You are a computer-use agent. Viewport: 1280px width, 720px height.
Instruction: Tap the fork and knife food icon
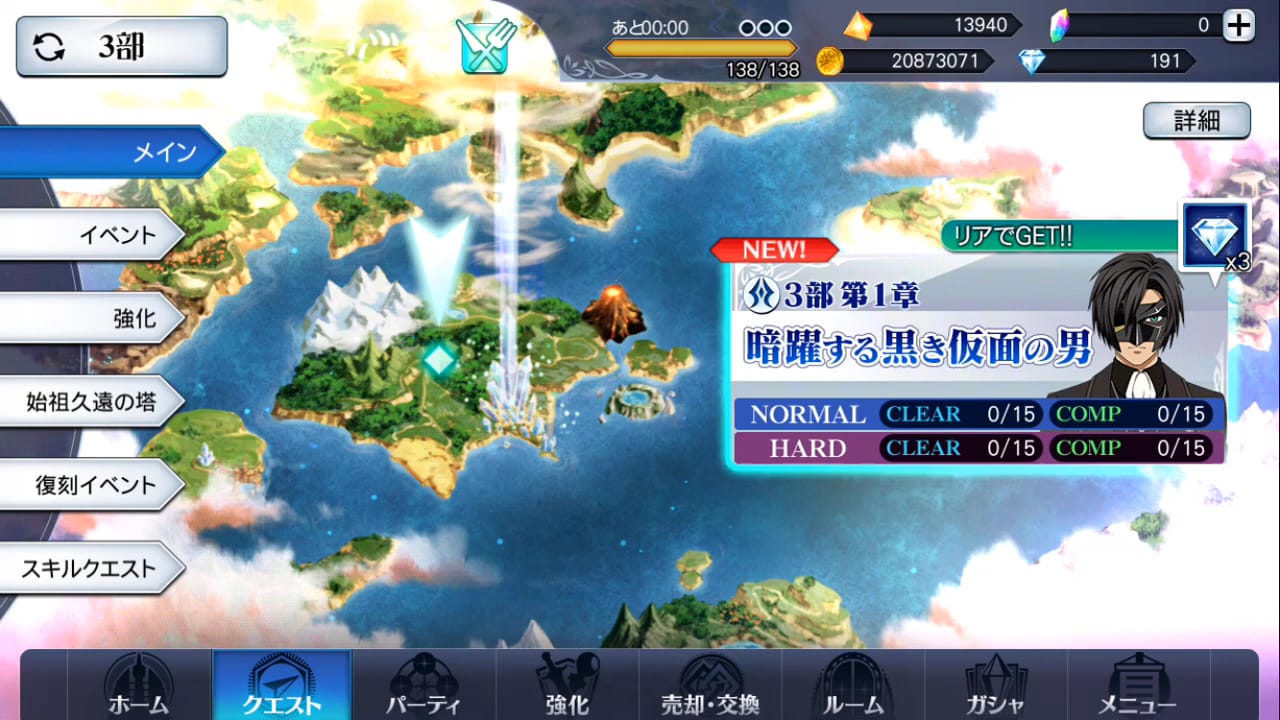click(484, 44)
